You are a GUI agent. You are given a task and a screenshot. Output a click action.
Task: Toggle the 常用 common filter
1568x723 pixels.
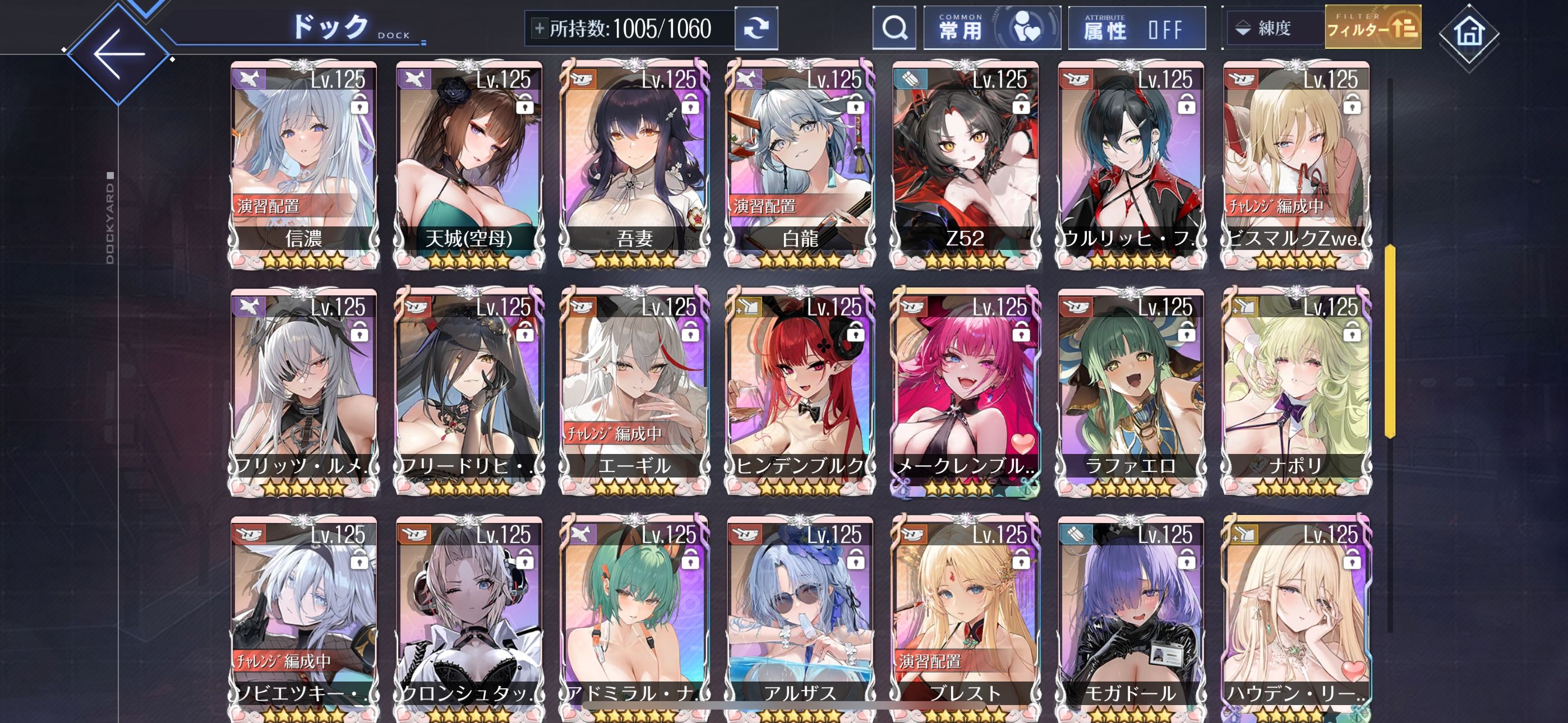click(991, 28)
